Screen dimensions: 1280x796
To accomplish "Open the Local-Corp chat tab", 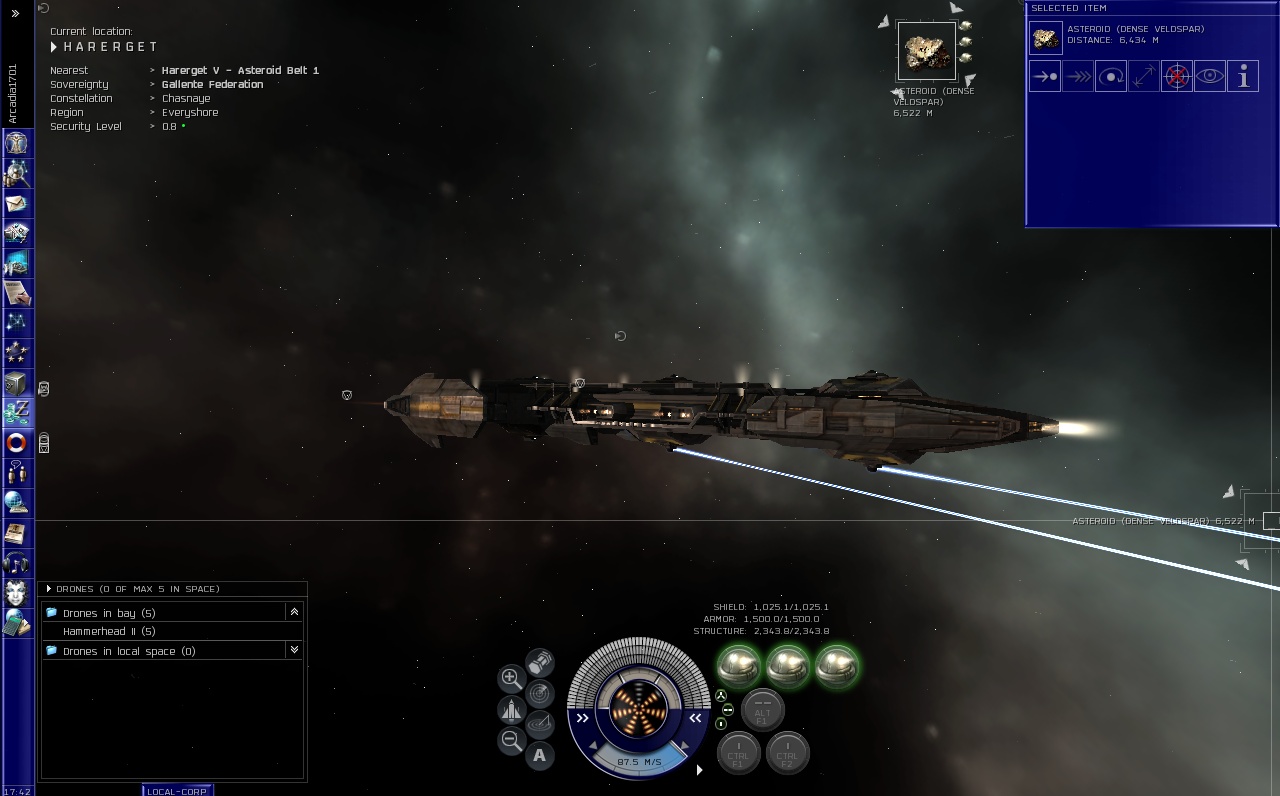I will click(x=177, y=791).
